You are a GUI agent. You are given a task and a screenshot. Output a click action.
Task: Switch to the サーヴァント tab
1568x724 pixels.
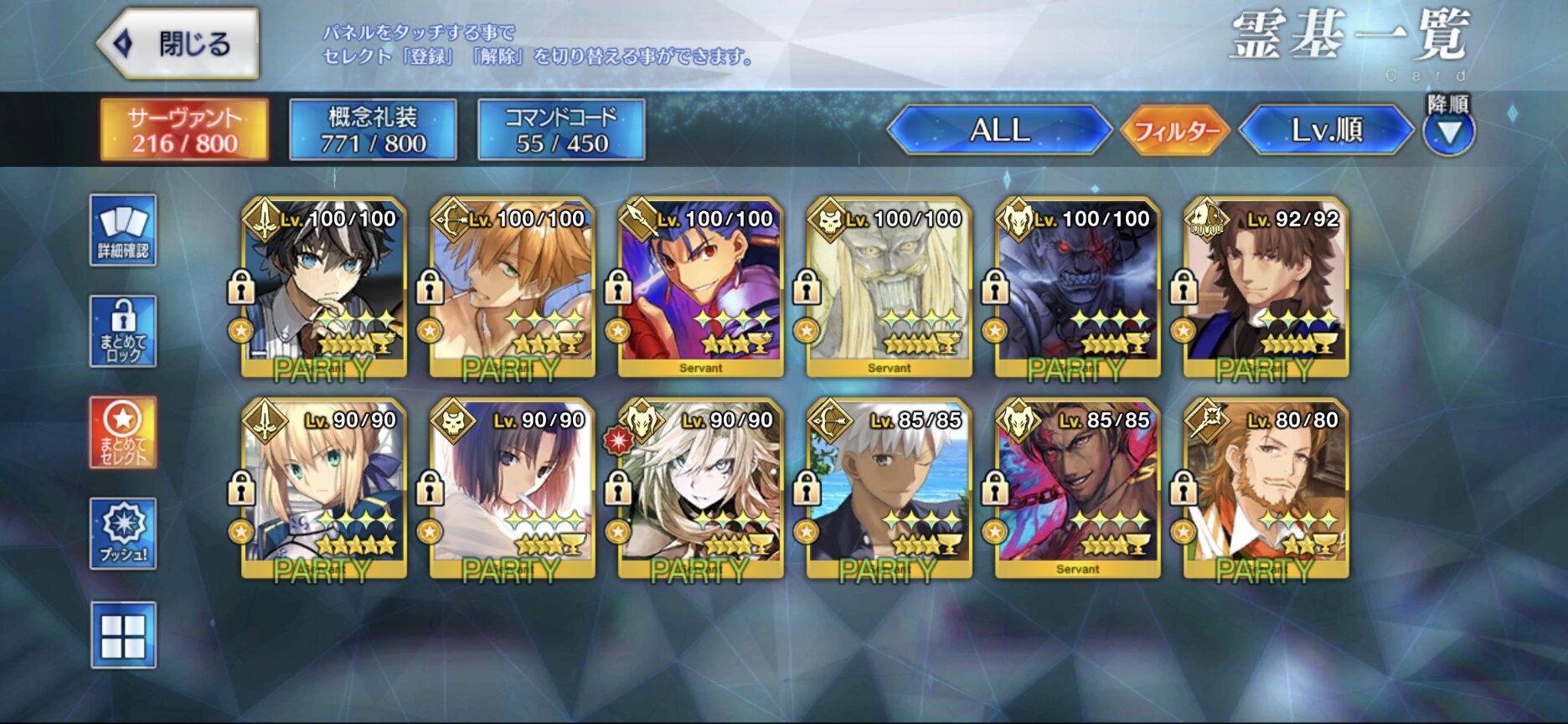184,130
